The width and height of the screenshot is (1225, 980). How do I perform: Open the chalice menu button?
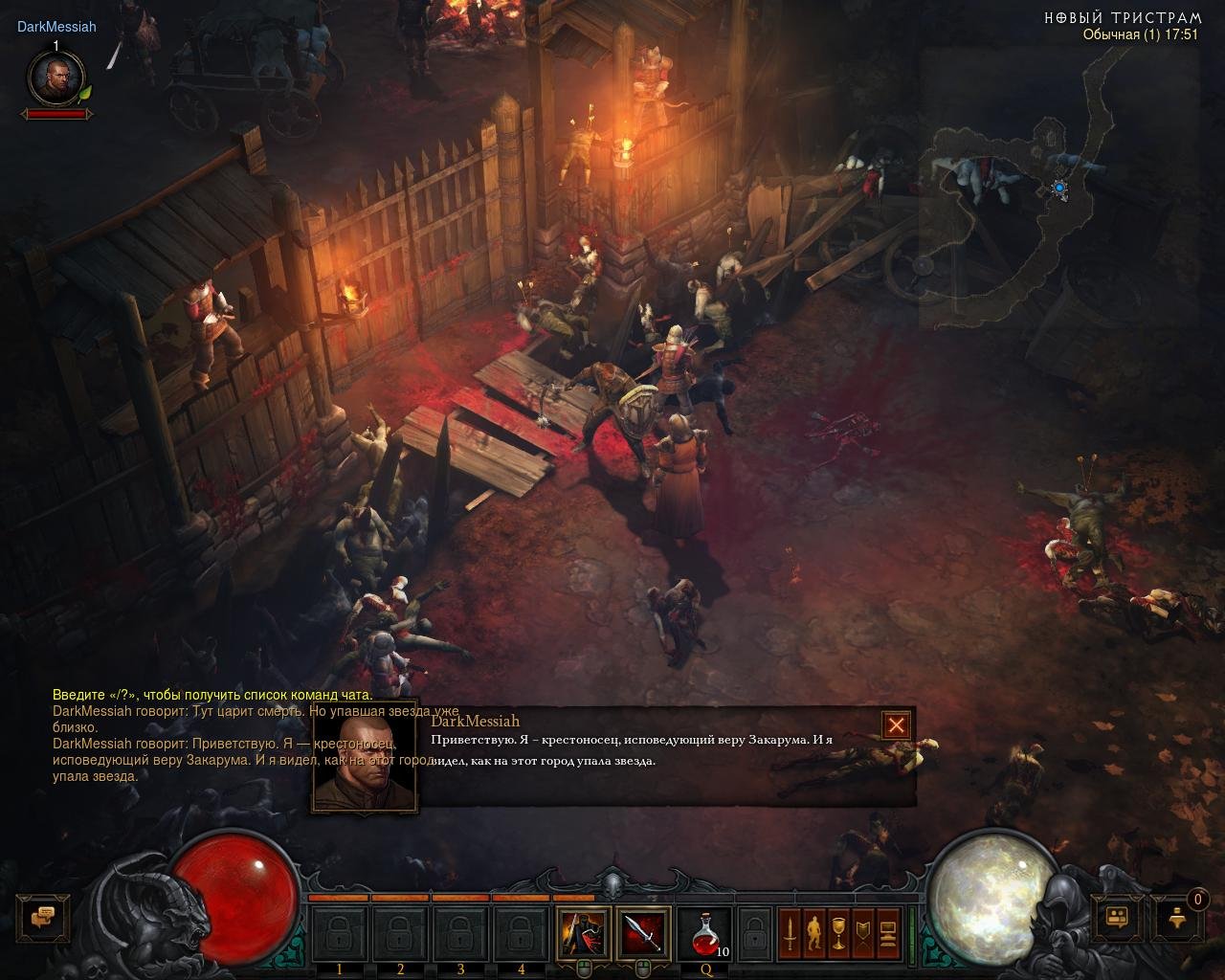click(x=838, y=932)
